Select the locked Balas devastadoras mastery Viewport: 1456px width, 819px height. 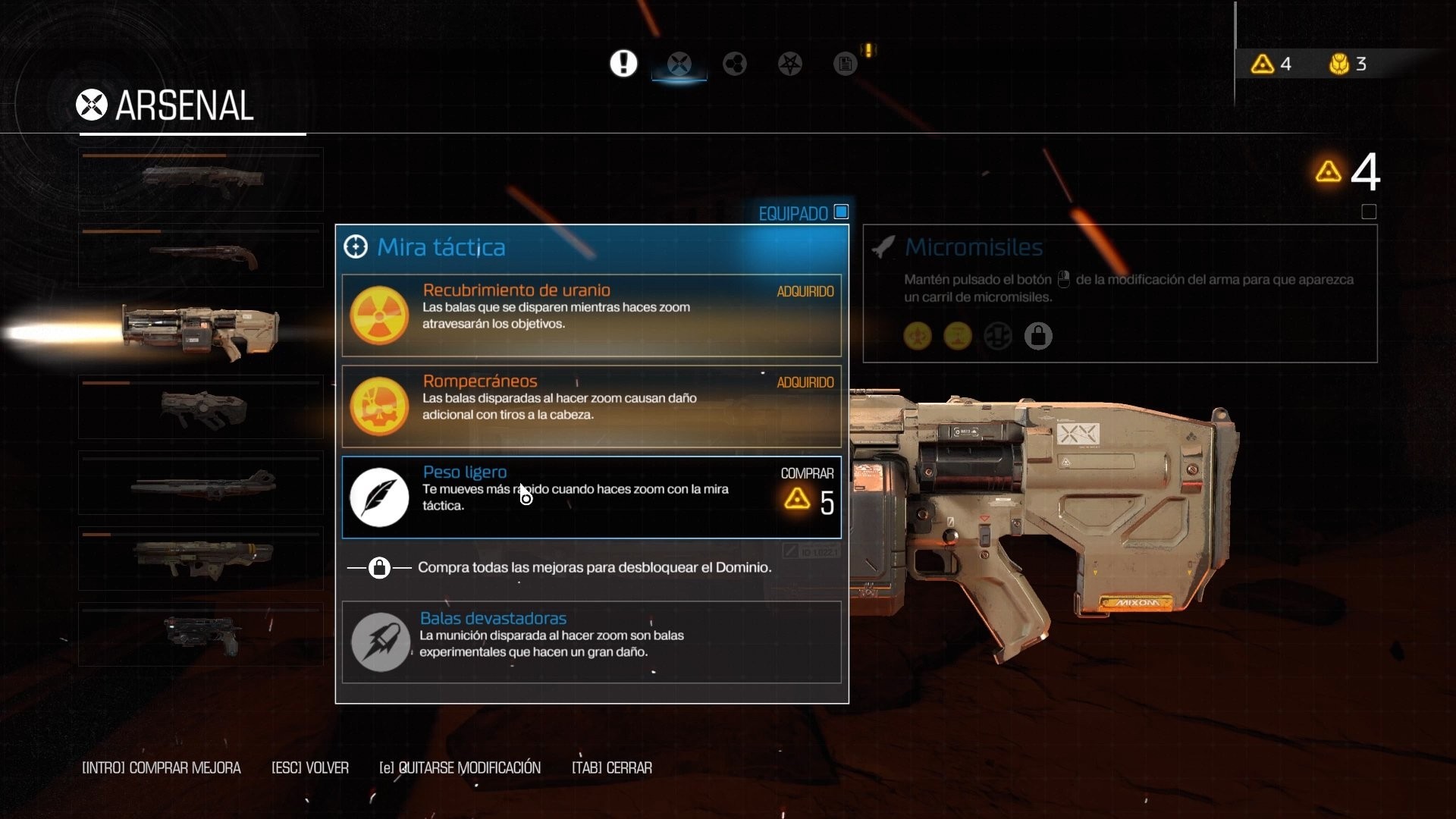[591, 642]
